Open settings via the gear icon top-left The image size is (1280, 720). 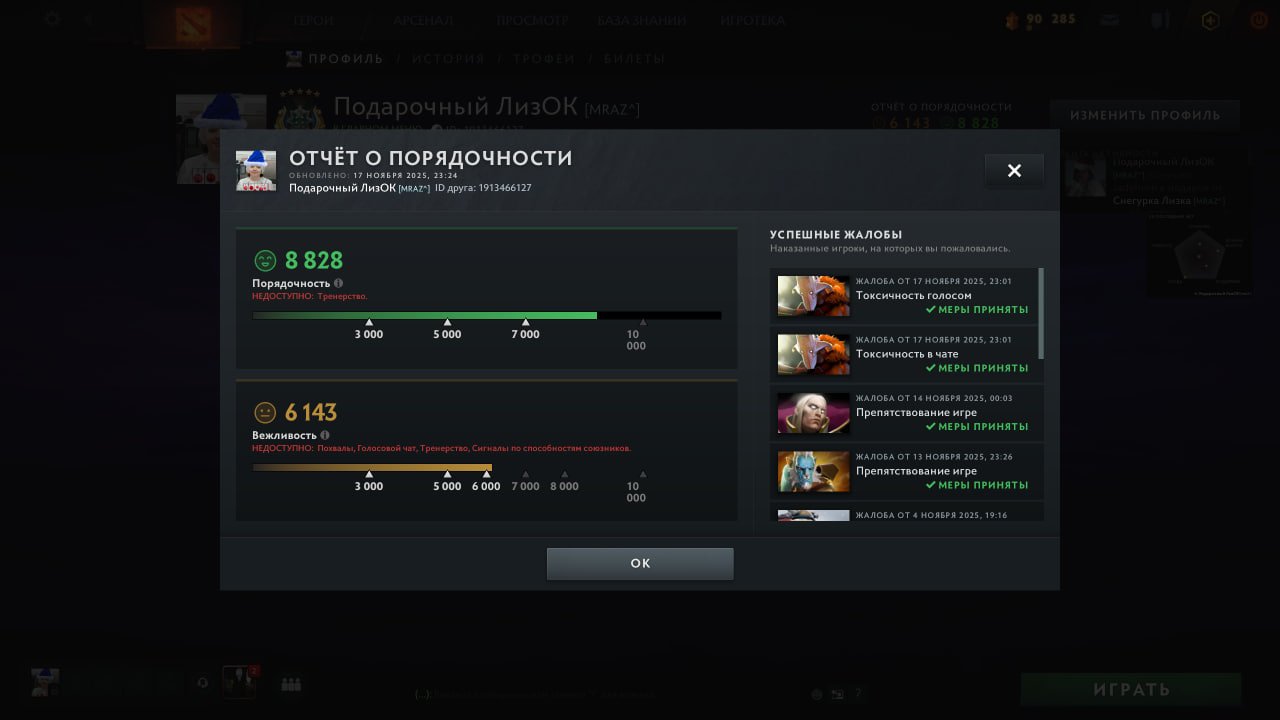click(52, 17)
